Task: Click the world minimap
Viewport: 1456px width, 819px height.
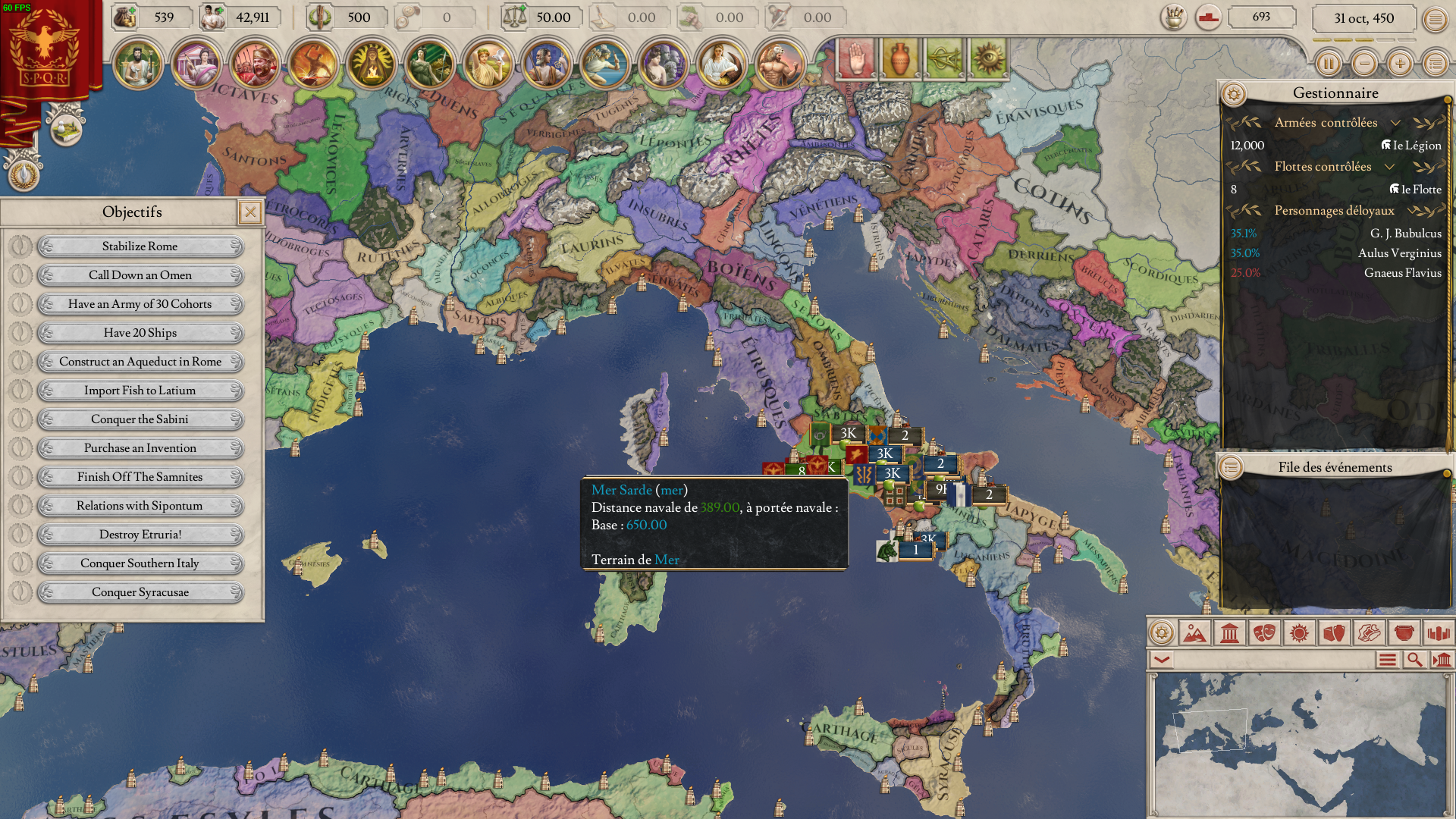Action: coord(1300,743)
